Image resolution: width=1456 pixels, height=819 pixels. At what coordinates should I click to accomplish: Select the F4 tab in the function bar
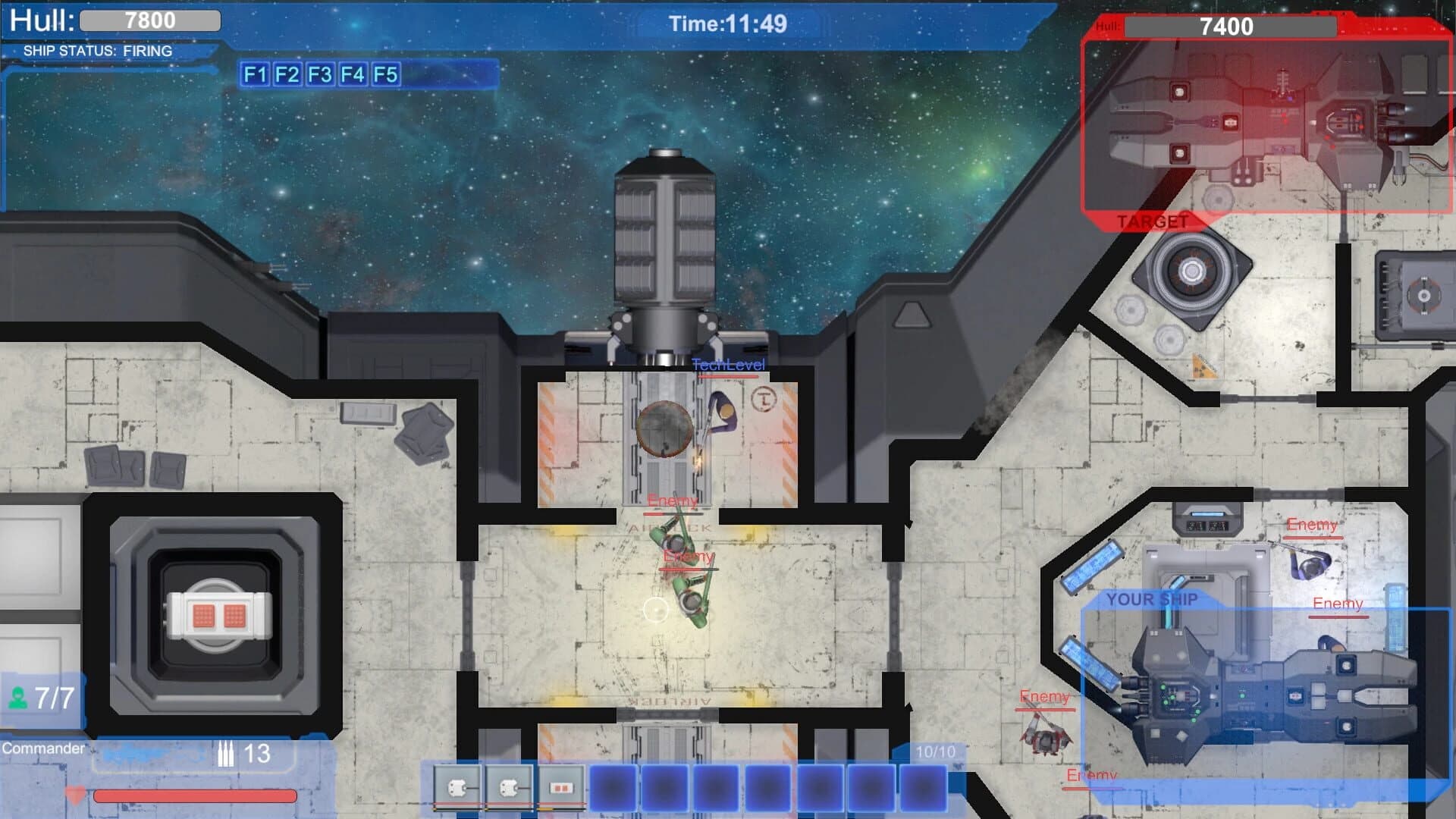[352, 76]
